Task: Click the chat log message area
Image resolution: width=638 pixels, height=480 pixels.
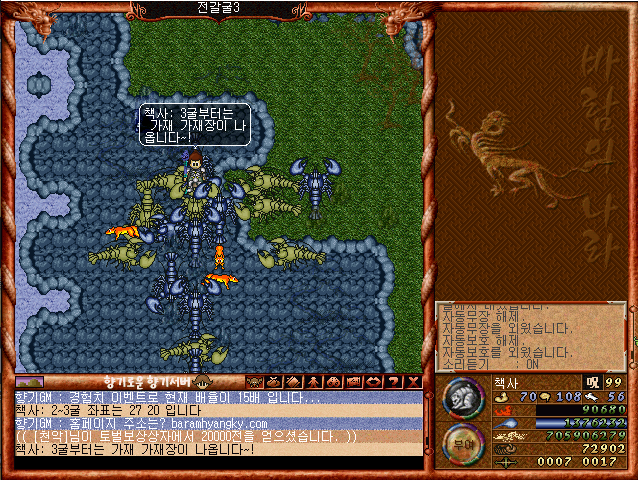Action: click(x=217, y=423)
